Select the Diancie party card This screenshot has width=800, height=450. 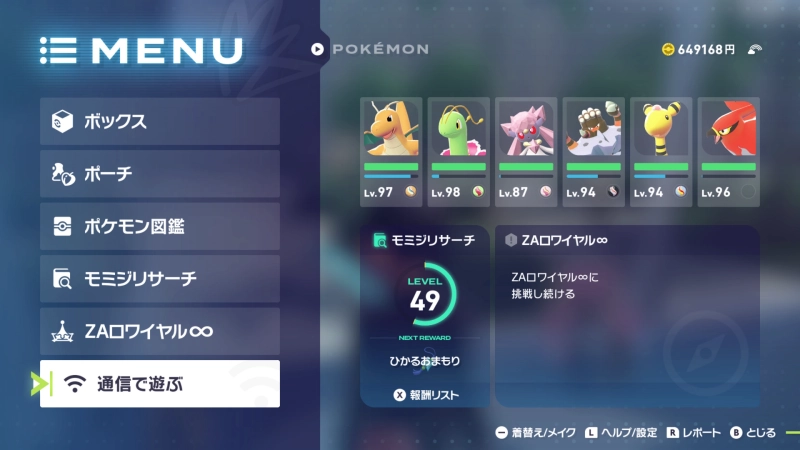coord(525,151)
